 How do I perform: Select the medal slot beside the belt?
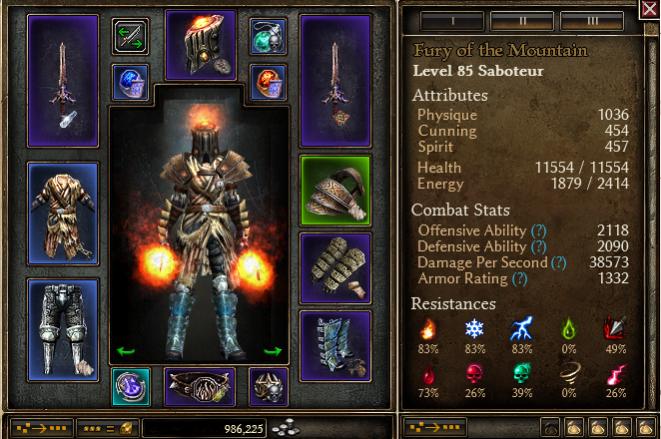click(x=269, y=386)
